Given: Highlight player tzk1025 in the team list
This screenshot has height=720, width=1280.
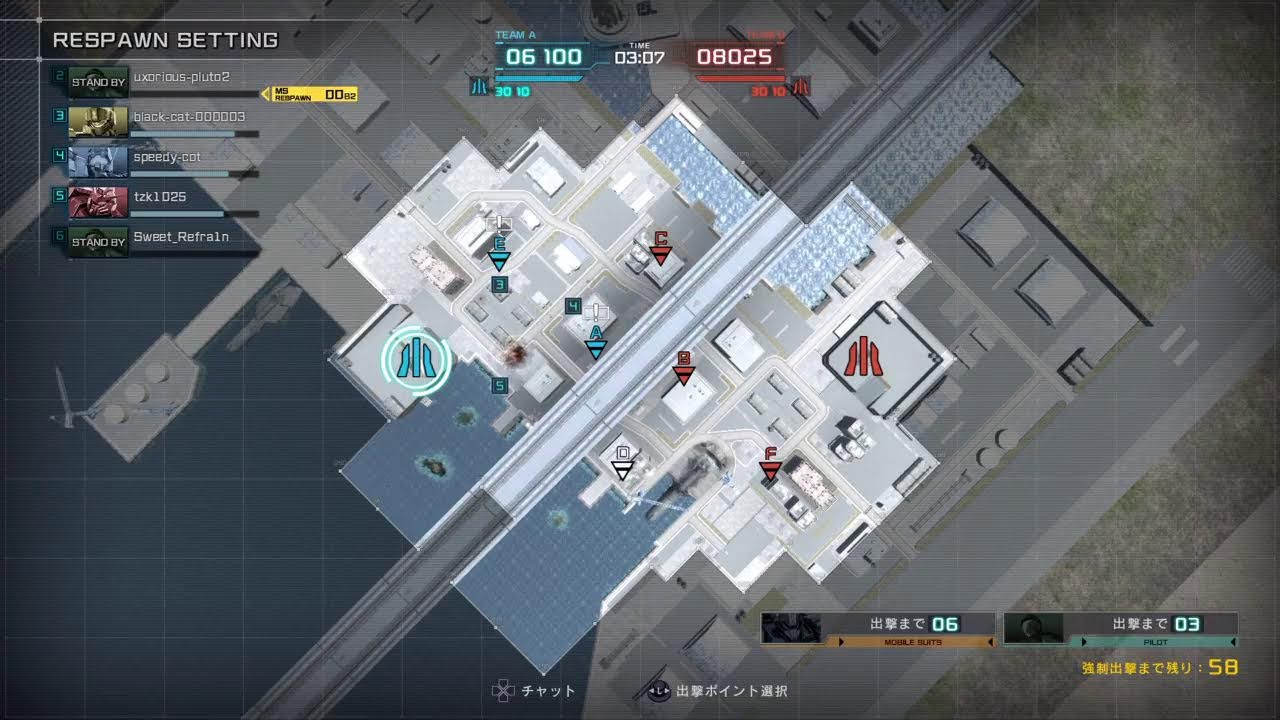Looking at the screenshot, I should point(160,200).
